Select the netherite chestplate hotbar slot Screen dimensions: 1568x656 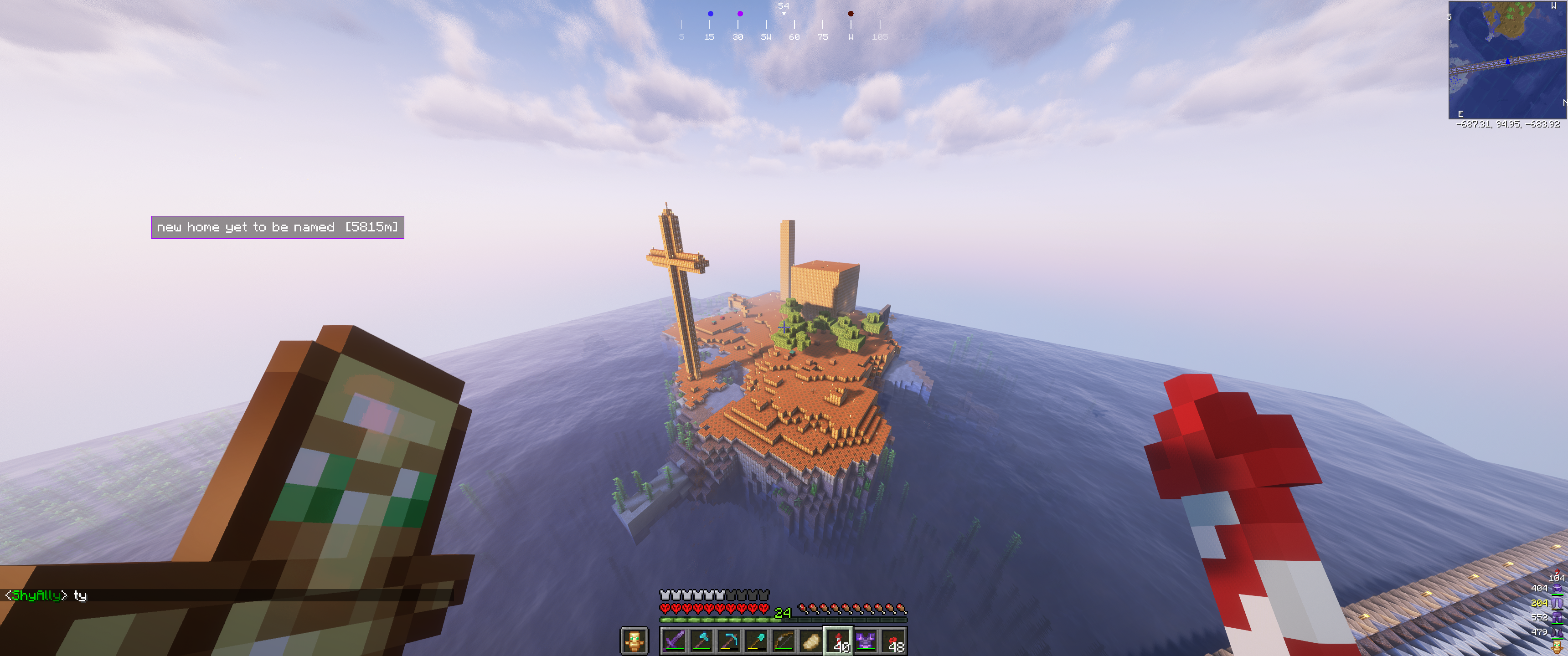pos(866,641)
